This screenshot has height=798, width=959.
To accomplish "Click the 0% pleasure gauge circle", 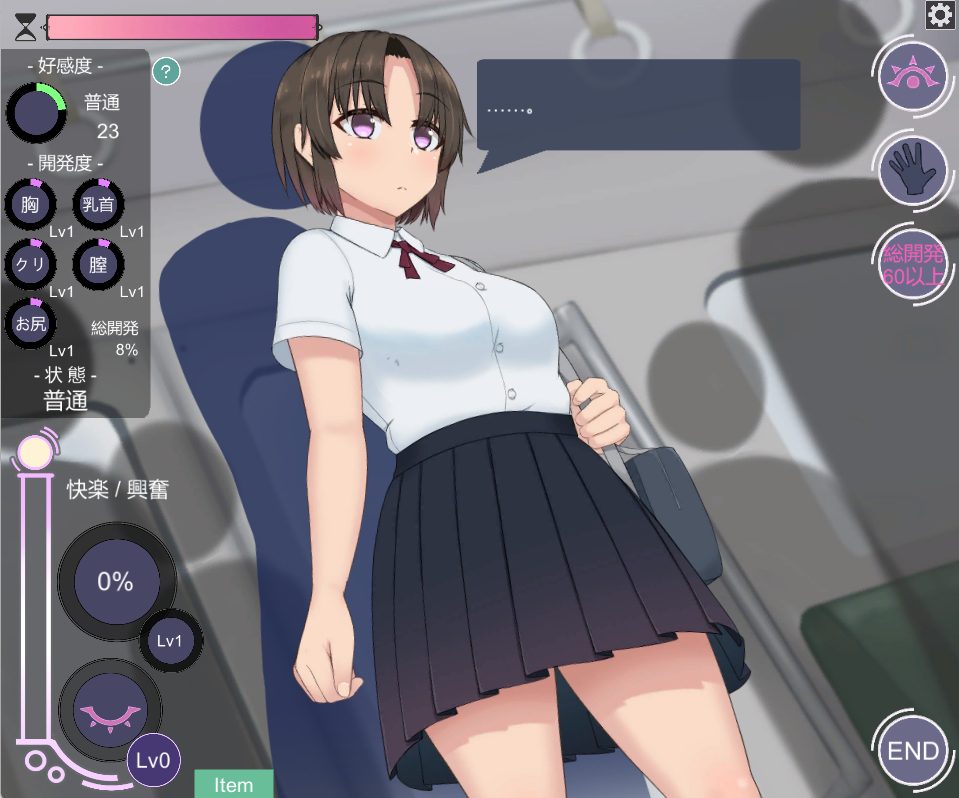I will point(115,581).
